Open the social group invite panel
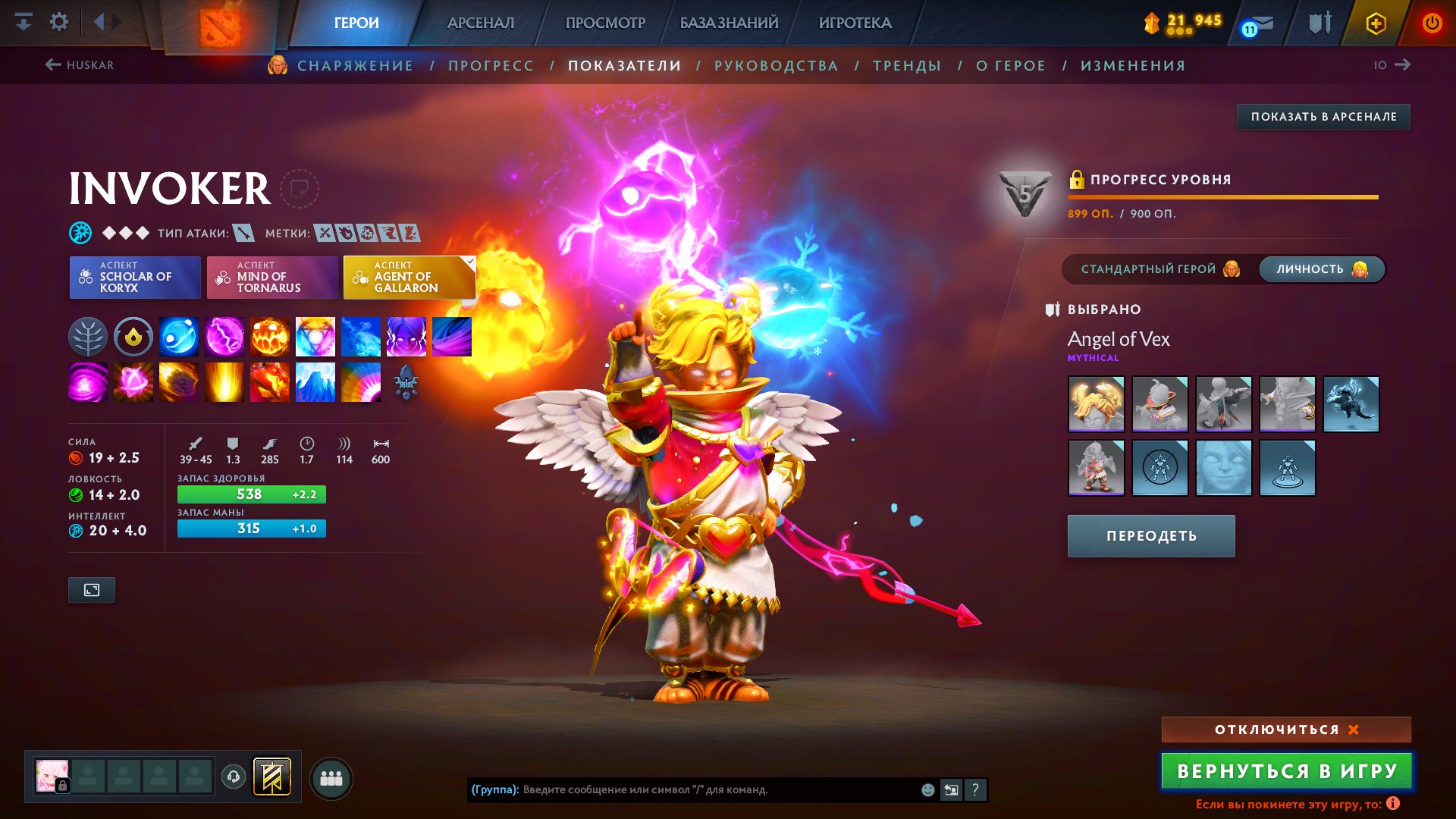This screenshot has height=819, width=1456. click(330, 777)
